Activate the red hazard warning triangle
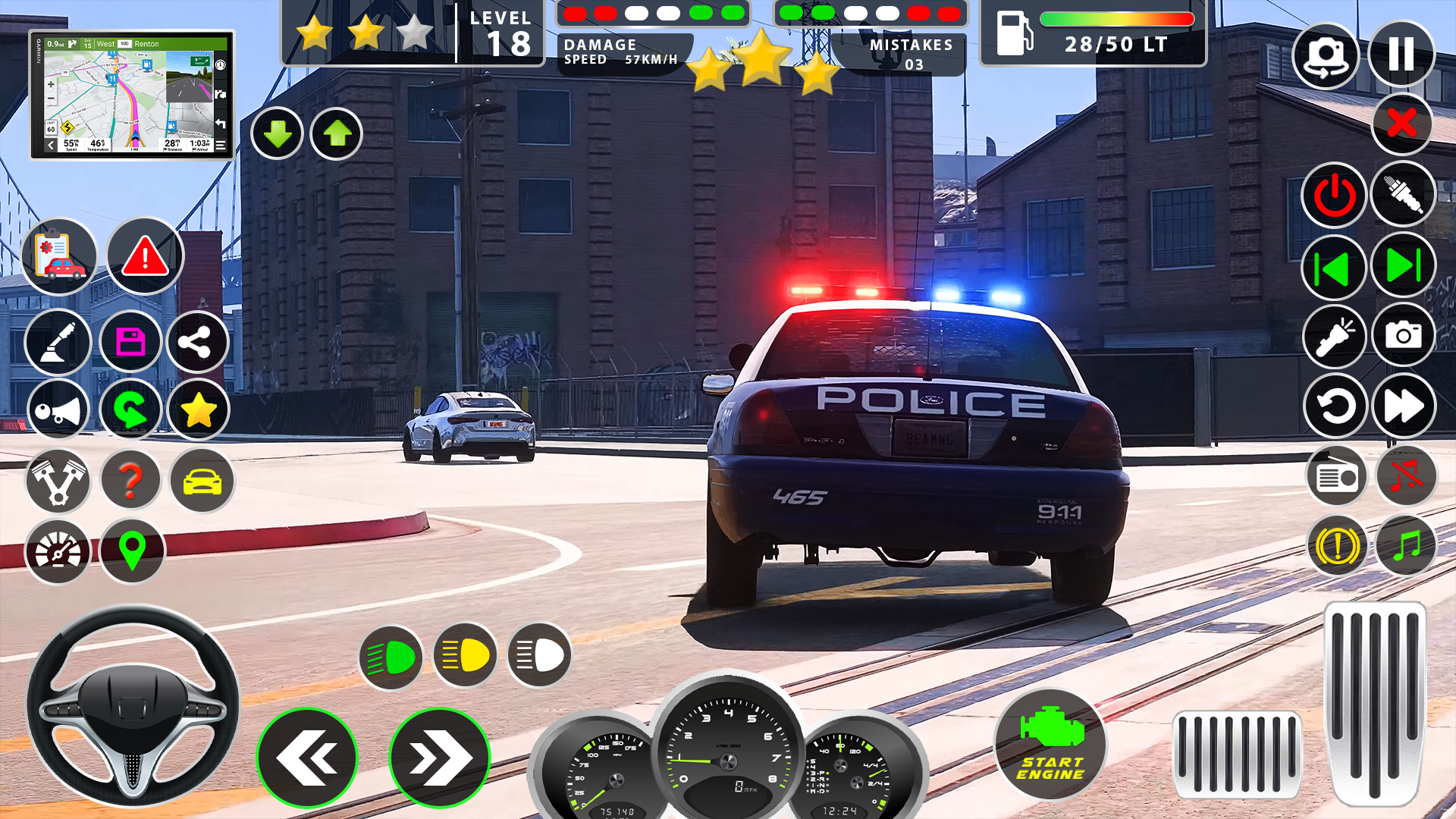The height and width of the screenshot is (819, 1456). (x=145, y=256)
